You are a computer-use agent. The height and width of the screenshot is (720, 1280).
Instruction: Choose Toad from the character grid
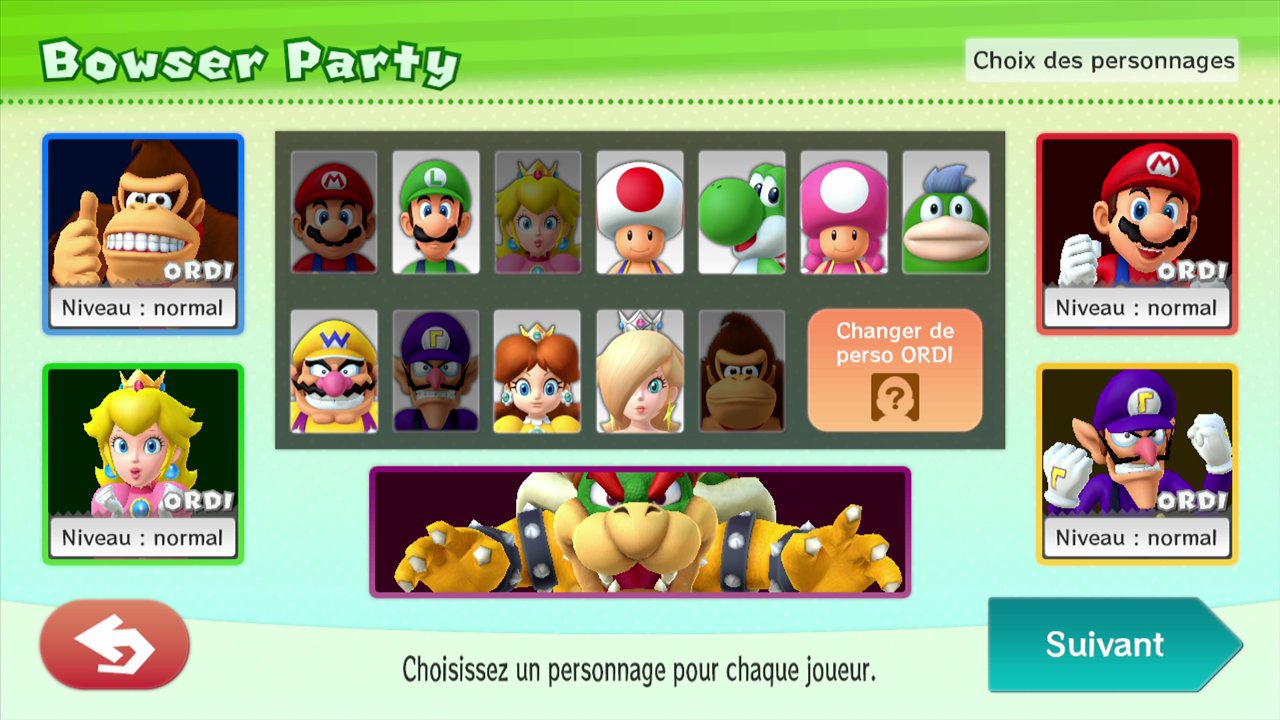(640, 212)
